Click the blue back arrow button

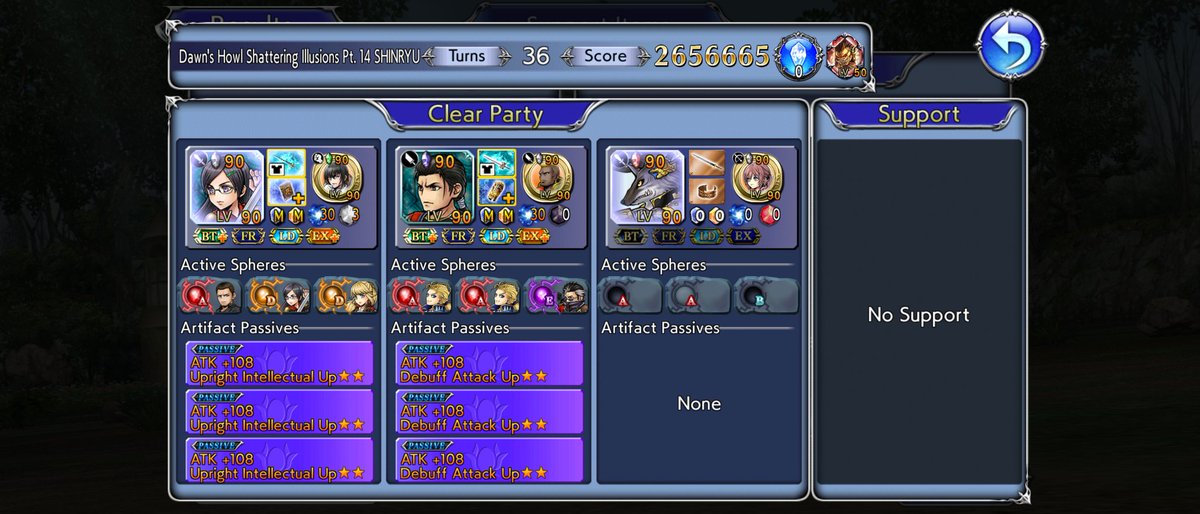[1012, 44]
